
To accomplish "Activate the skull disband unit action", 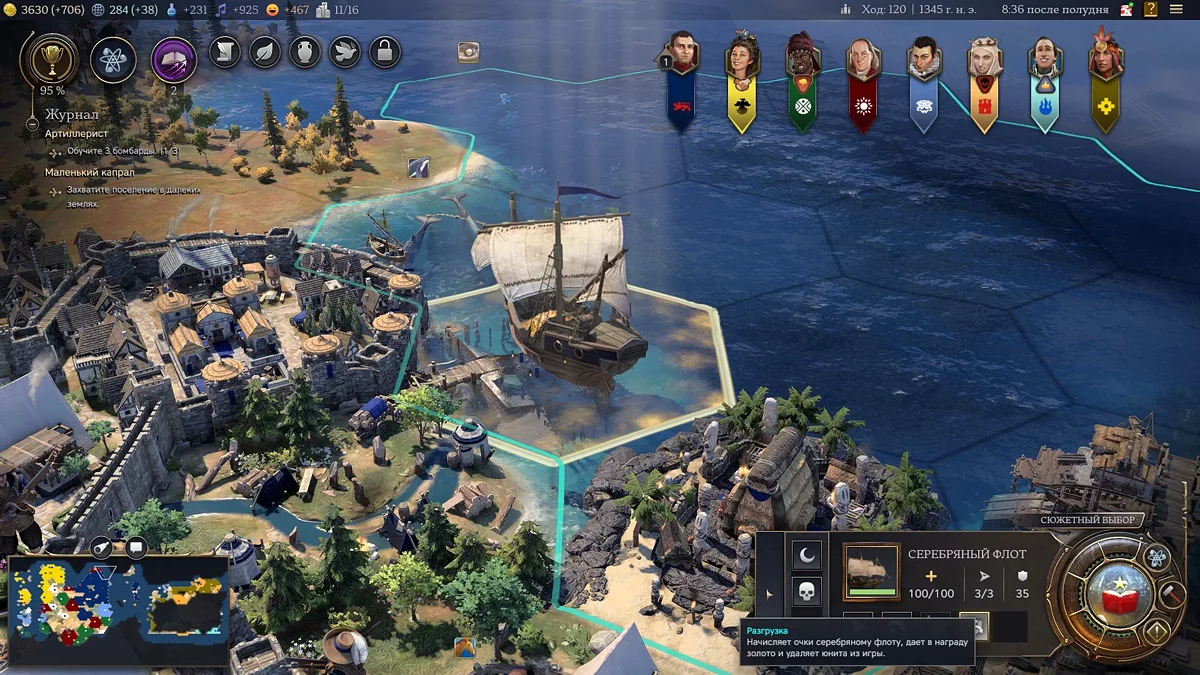I will (x=806, y=591).
